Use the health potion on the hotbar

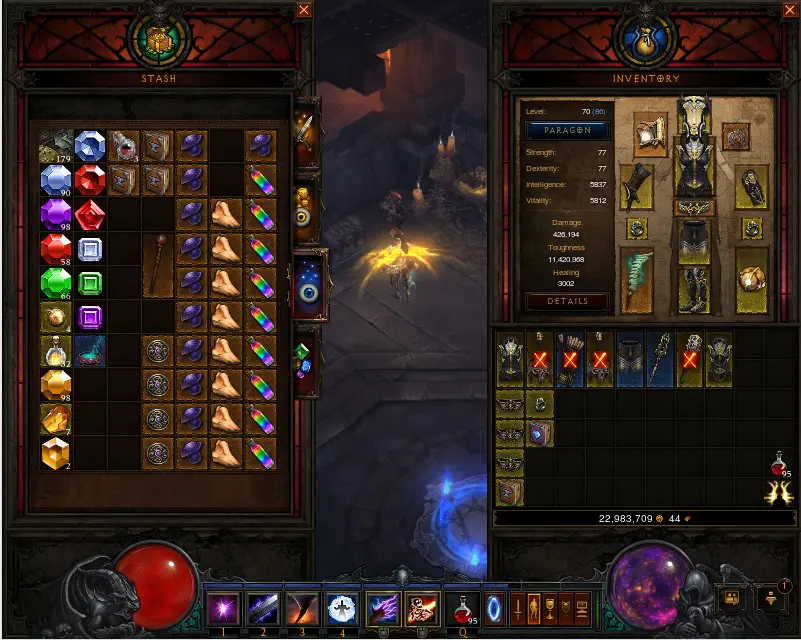coord(461,609)
